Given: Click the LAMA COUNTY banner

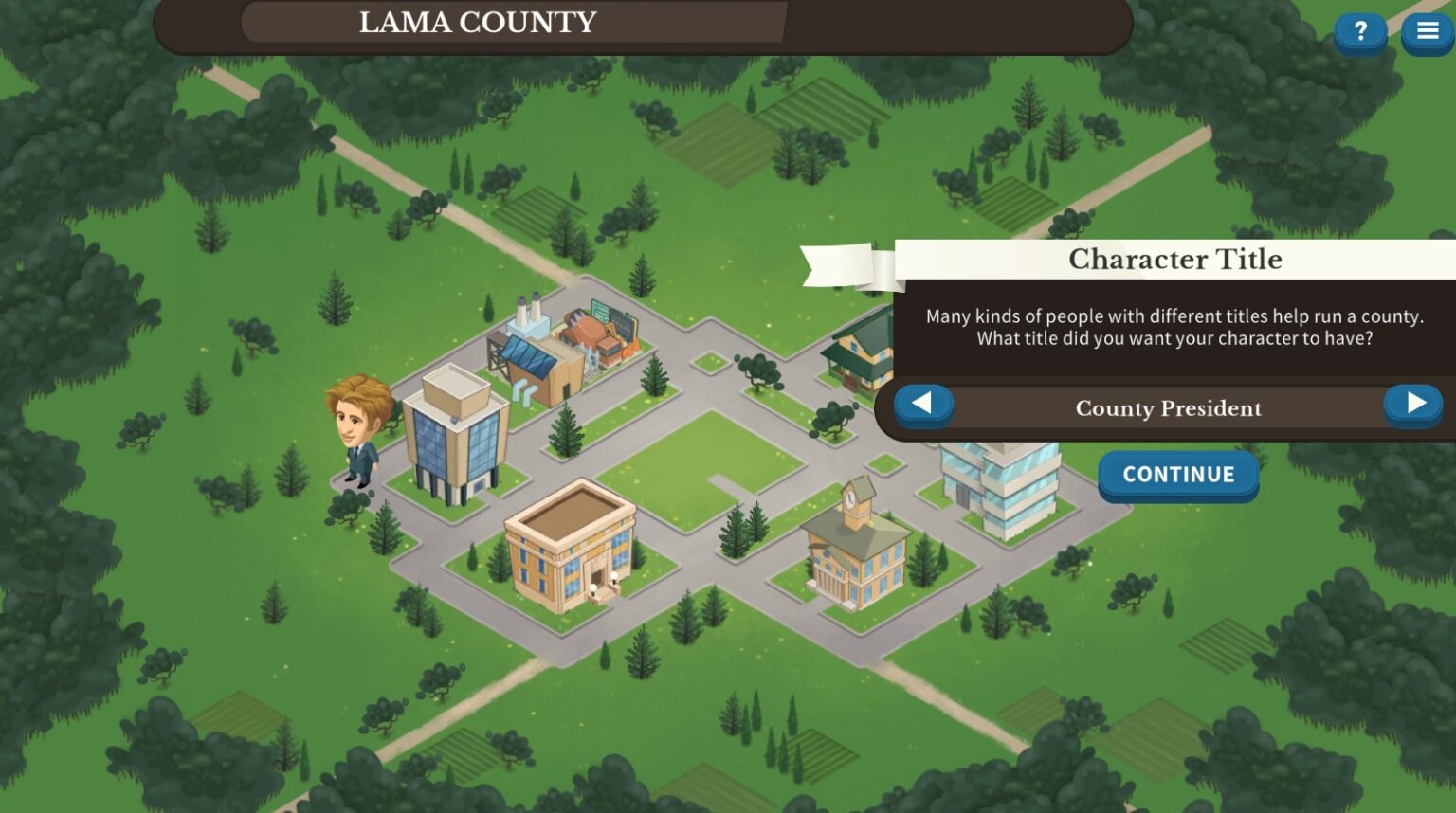Looking at the screenshot, I should 477,23.
